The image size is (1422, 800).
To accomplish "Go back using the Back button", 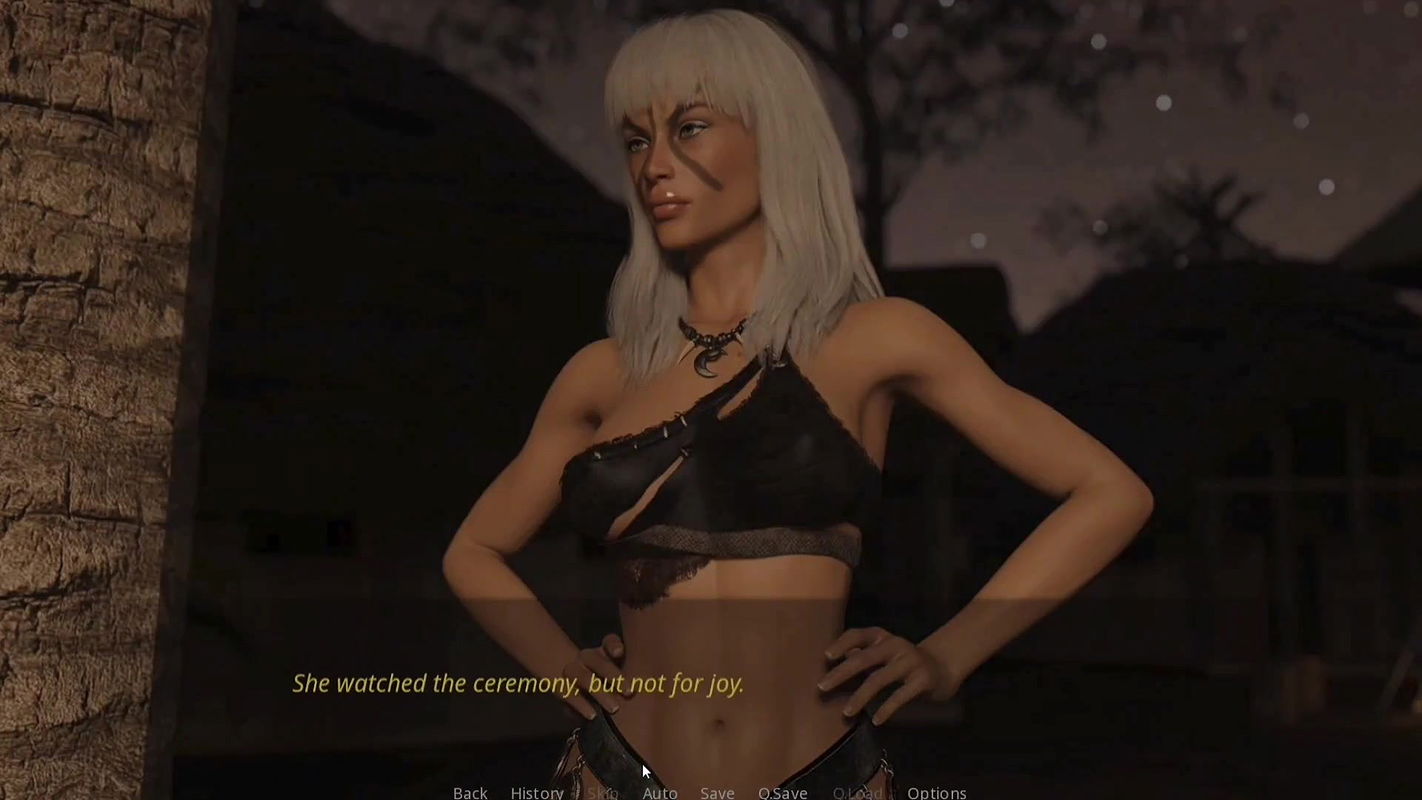I will click(470, 792).
